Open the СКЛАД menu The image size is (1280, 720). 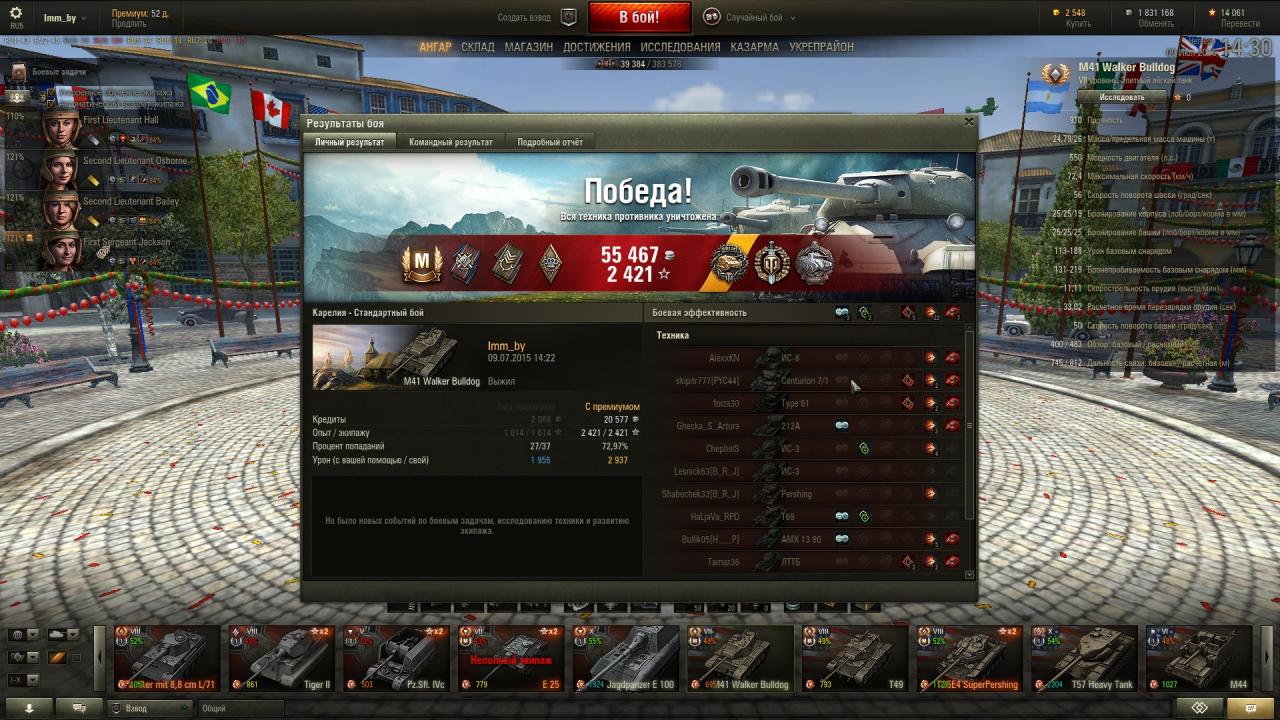(x=478, y=47)
